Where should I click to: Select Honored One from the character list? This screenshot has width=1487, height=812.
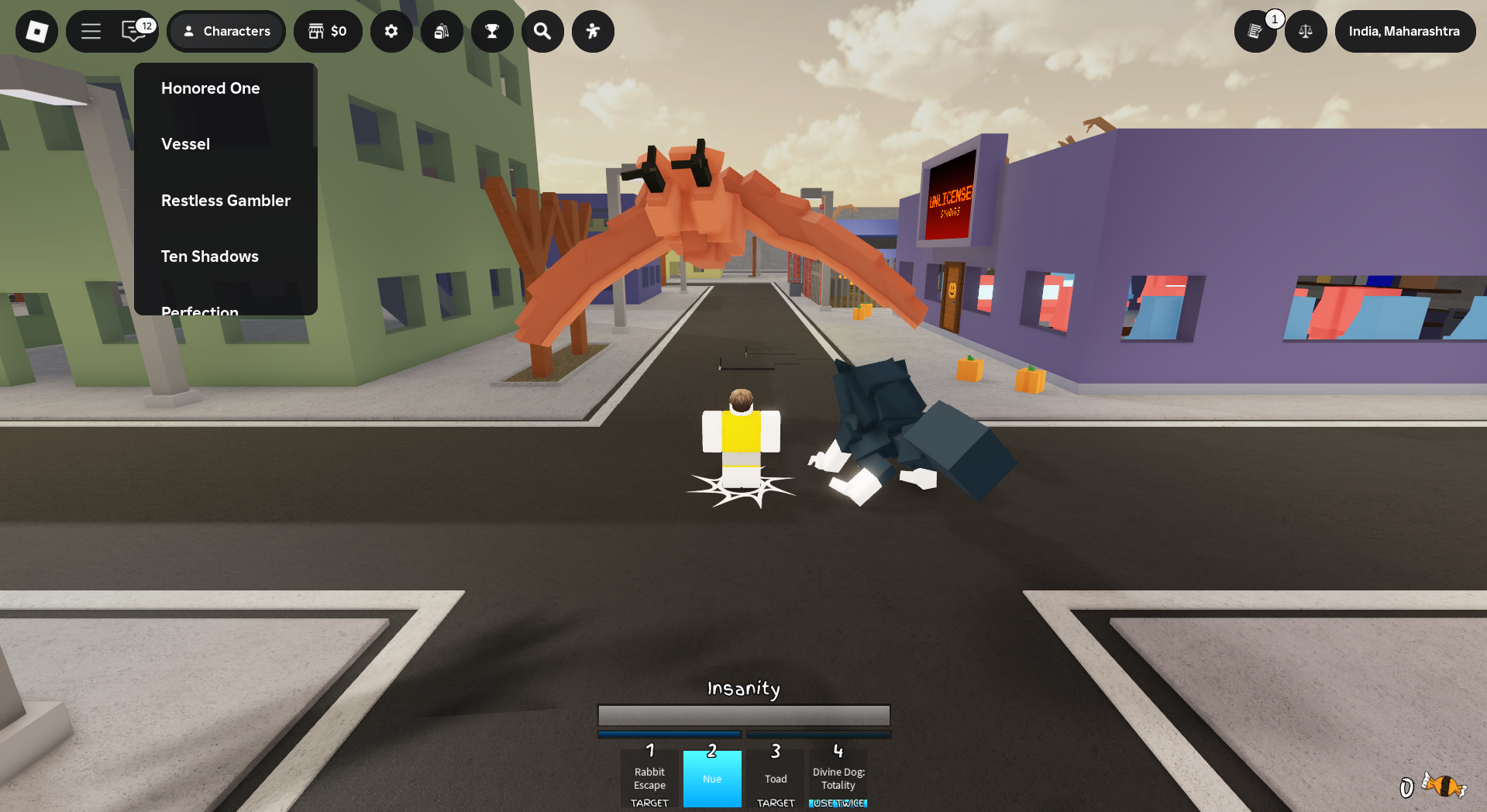pyautogui.click(x=210, y=88)
